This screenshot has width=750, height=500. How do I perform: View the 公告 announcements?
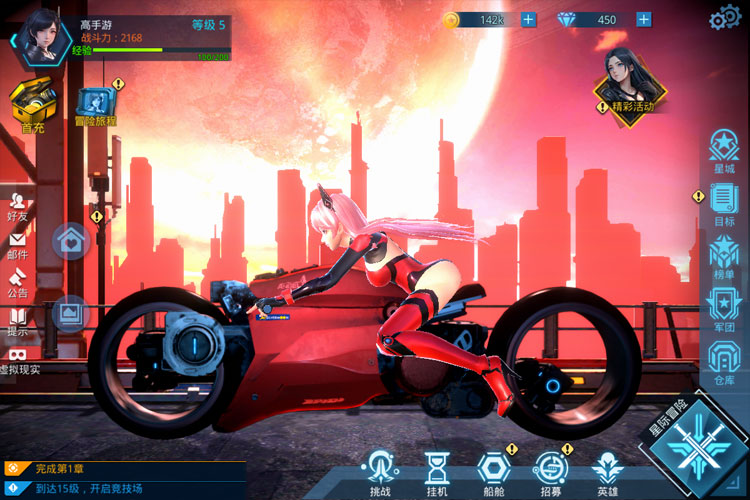point(17,281)
